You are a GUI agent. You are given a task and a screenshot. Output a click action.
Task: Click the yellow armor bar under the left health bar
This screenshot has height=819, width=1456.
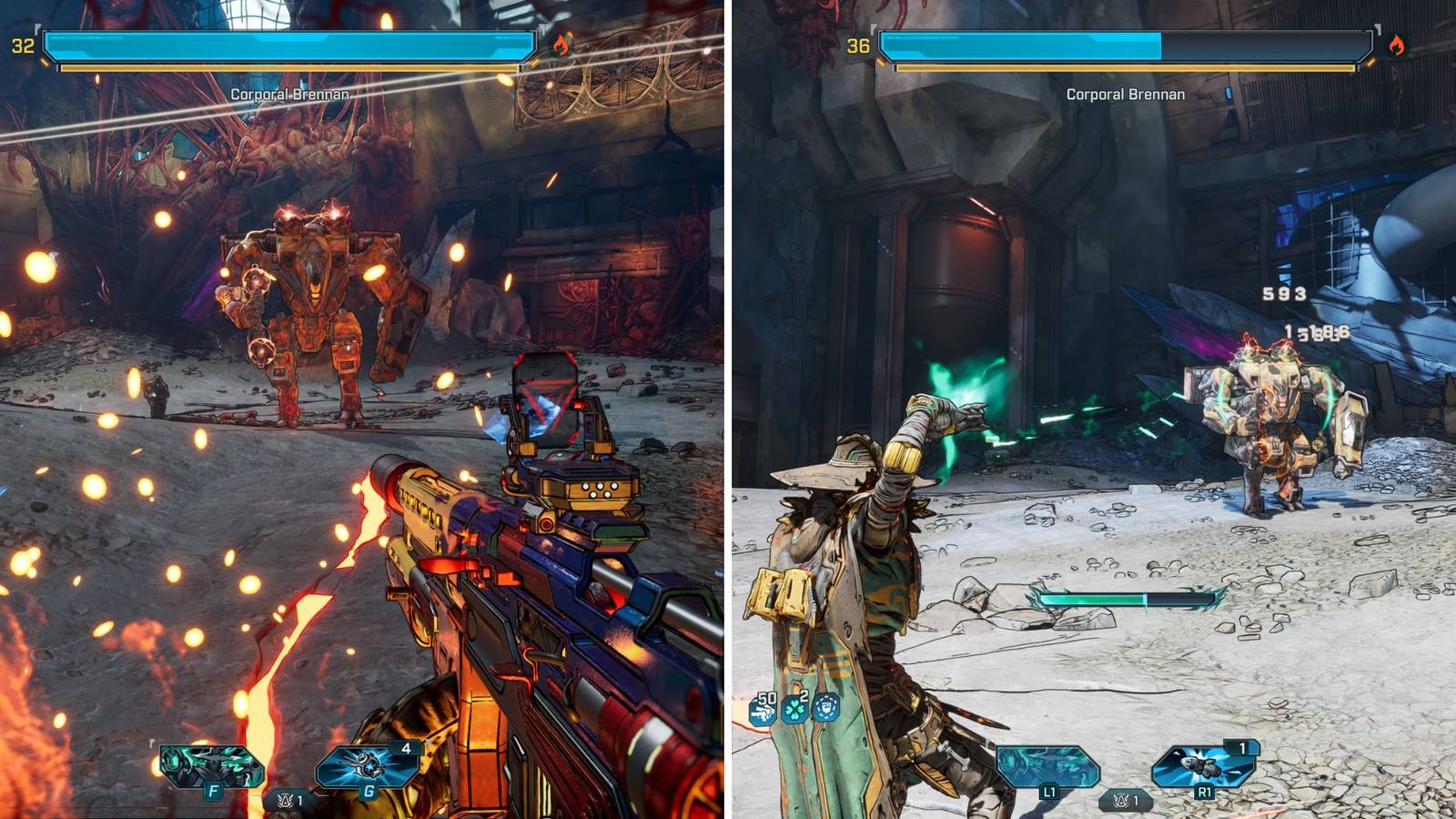(291, 66)
